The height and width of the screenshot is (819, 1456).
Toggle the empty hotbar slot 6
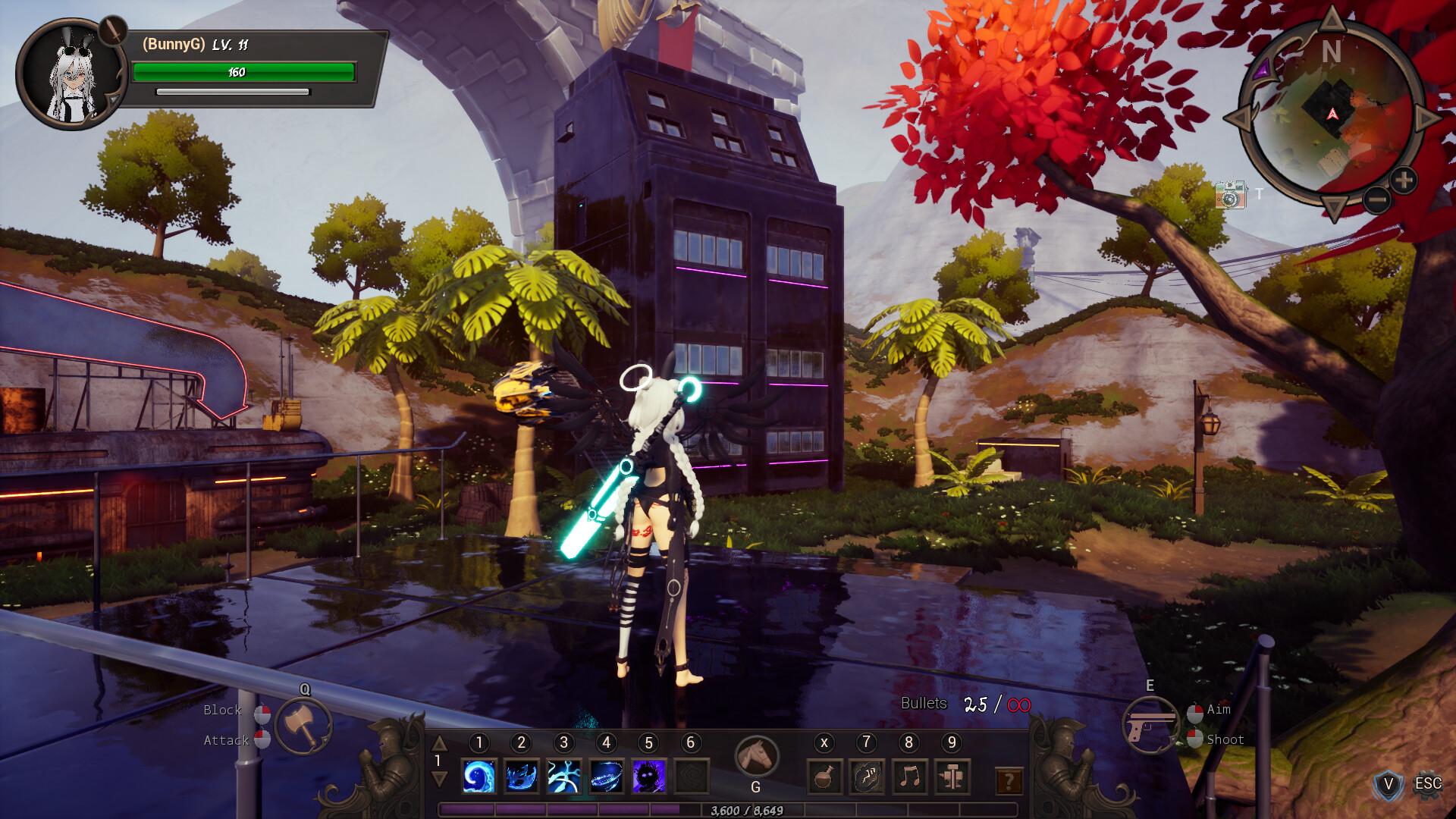point(691,775)
